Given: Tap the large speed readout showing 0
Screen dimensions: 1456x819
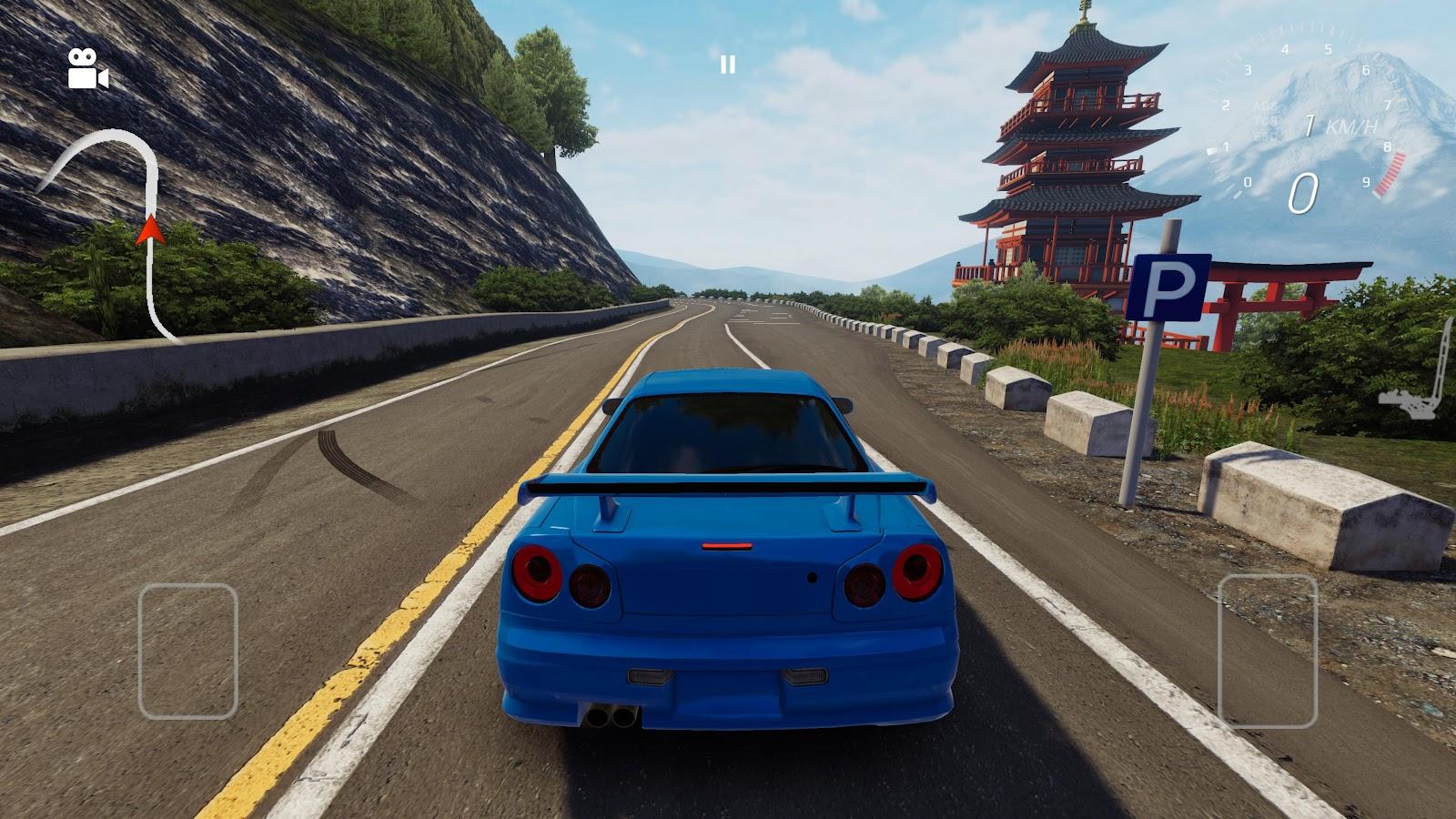Looking at the screenshot, I should [x=1302, y=193].
